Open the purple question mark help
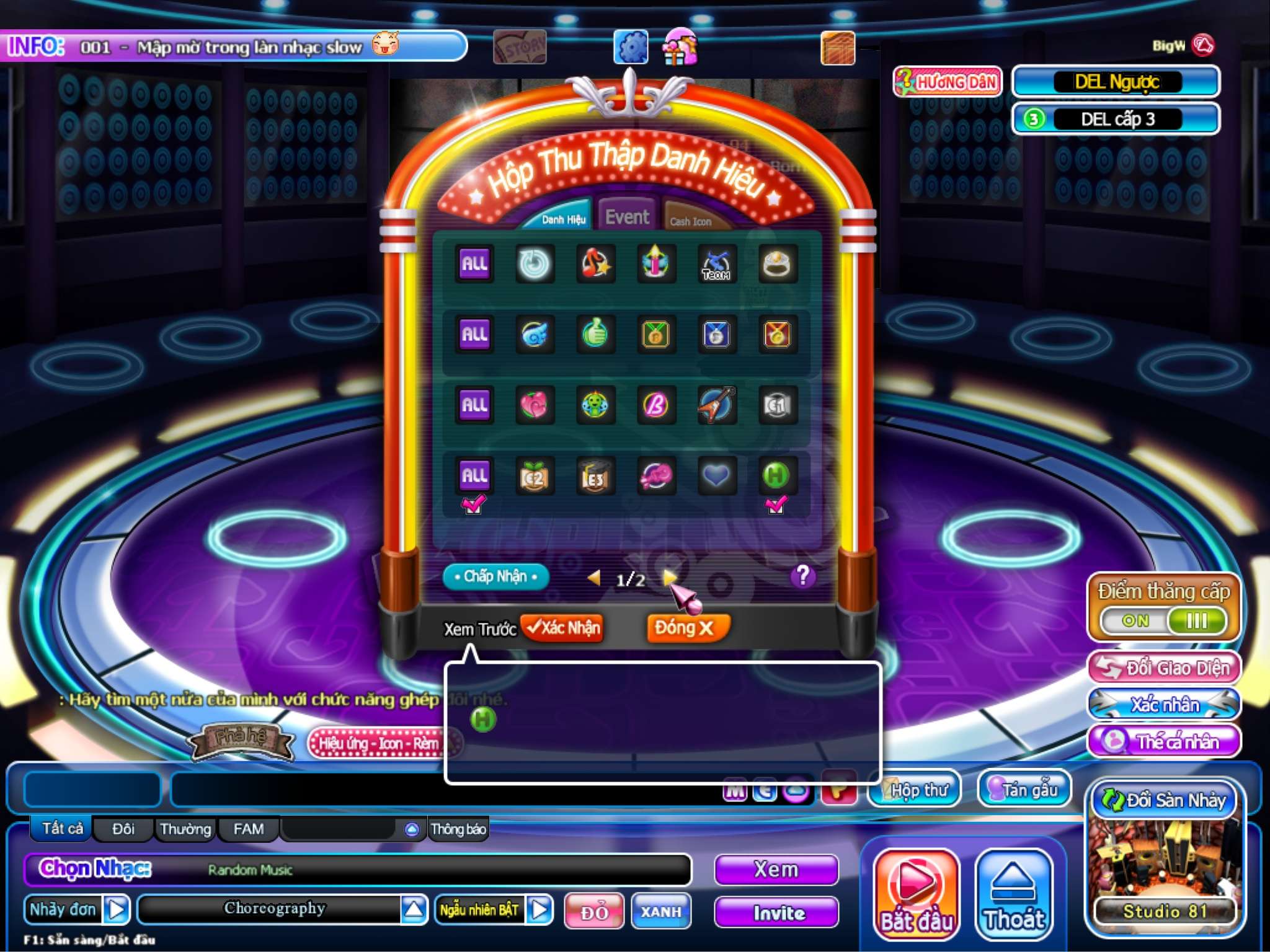Viewport: 1270px width, 952px height. click(802, 576)
